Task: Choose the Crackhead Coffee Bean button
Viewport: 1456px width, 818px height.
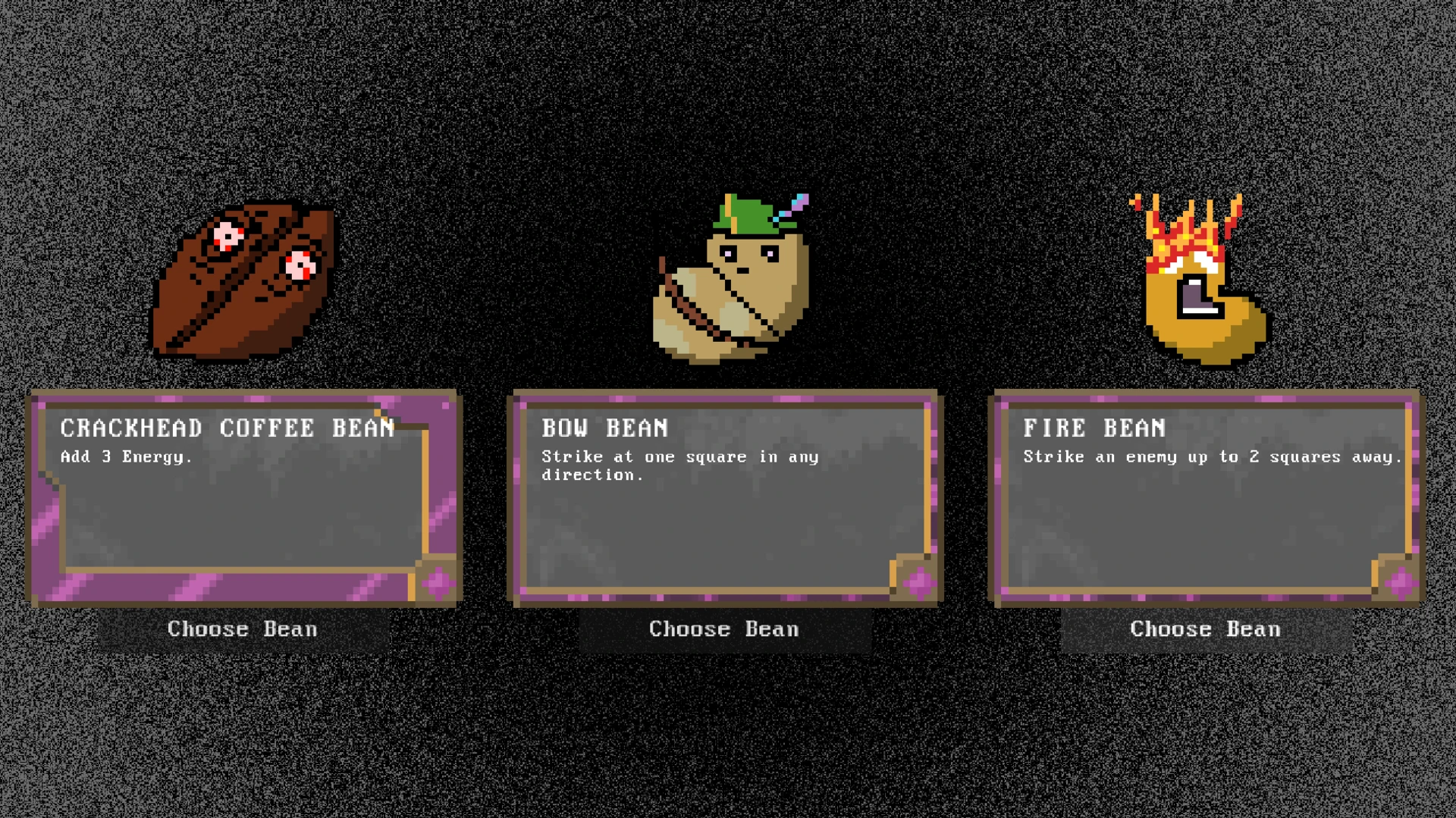Action: tap(243, 629)
